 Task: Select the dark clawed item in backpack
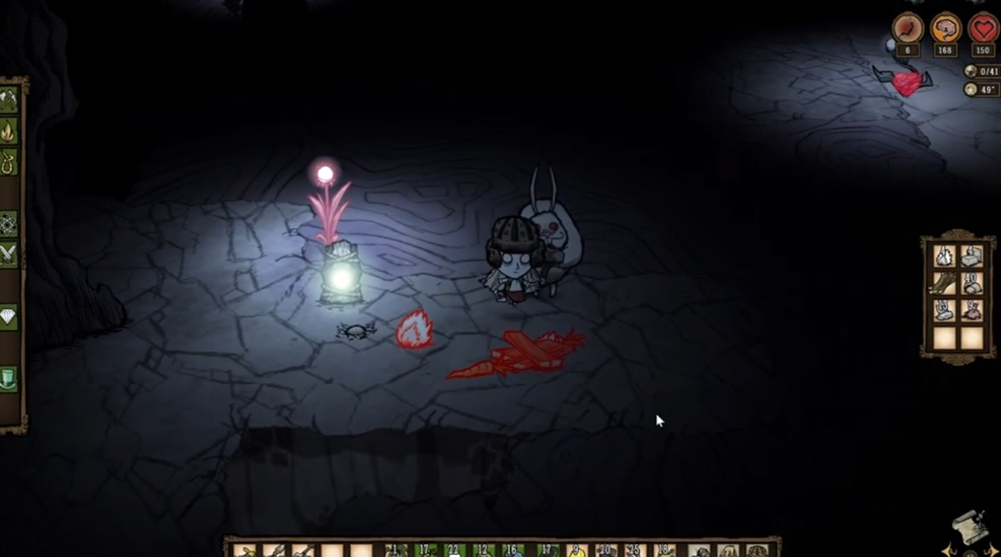pyautogui.click(x=944, y=284)
